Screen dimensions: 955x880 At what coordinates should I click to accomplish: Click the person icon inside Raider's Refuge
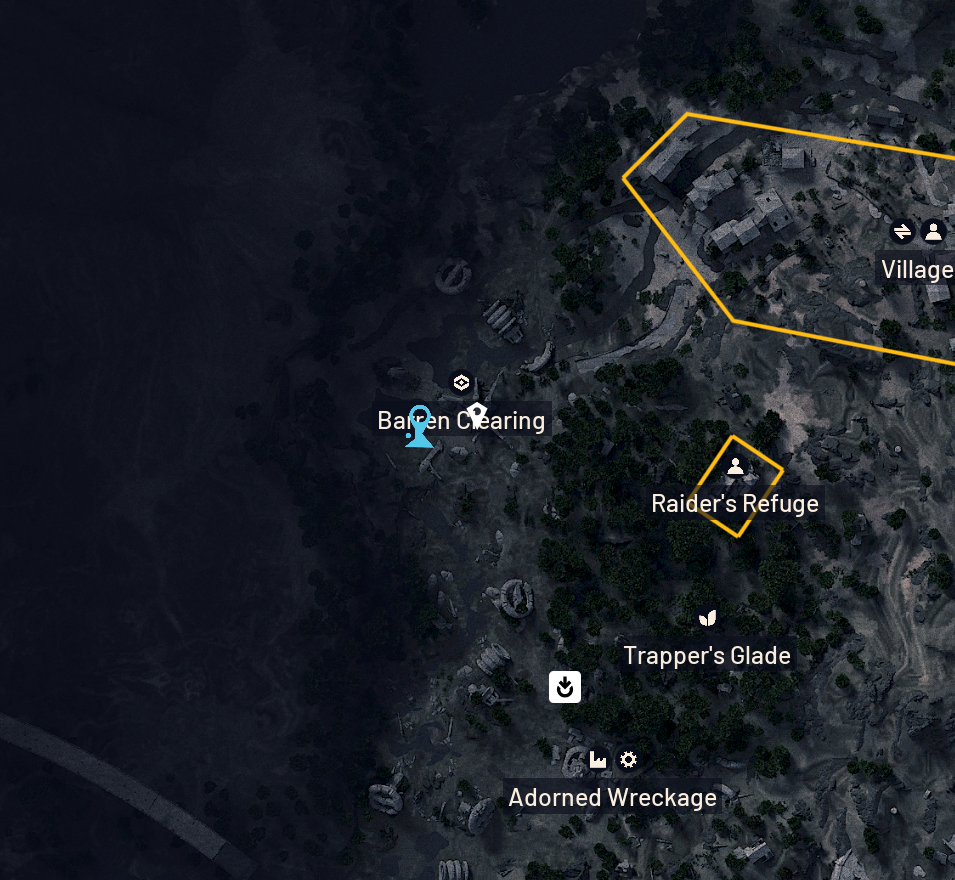point(735,466)
